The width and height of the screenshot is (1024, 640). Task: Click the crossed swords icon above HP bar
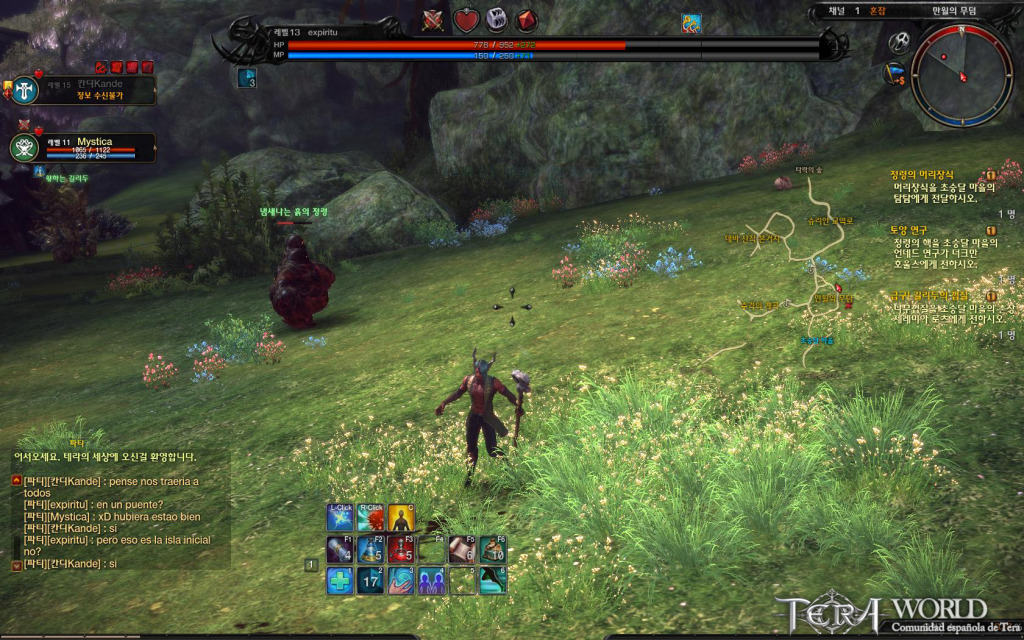[434, 20]
